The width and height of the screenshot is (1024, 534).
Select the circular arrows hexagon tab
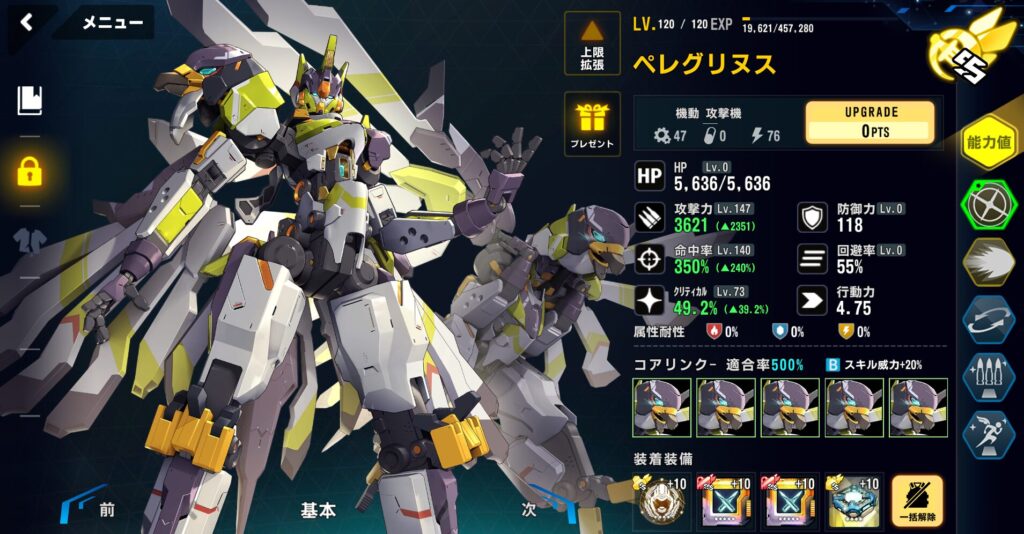point(988,320)
